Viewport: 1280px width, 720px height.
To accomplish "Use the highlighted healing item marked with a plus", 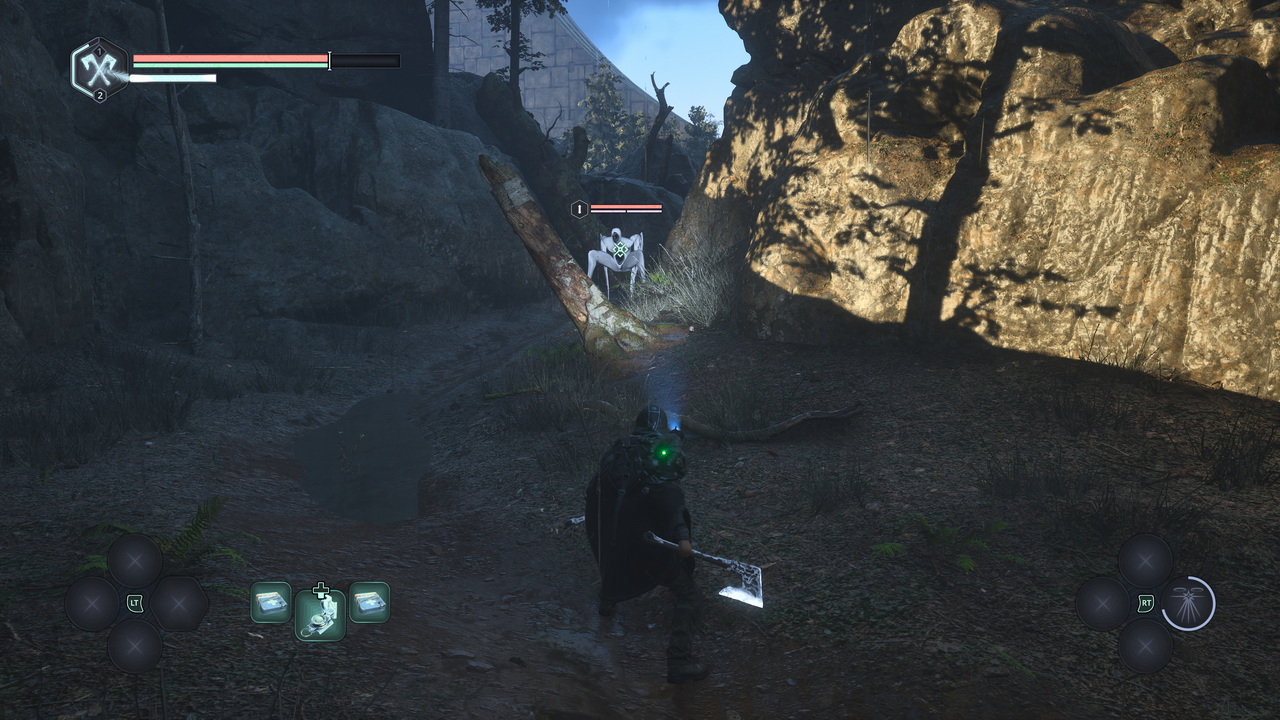I will tap(320, 614).
